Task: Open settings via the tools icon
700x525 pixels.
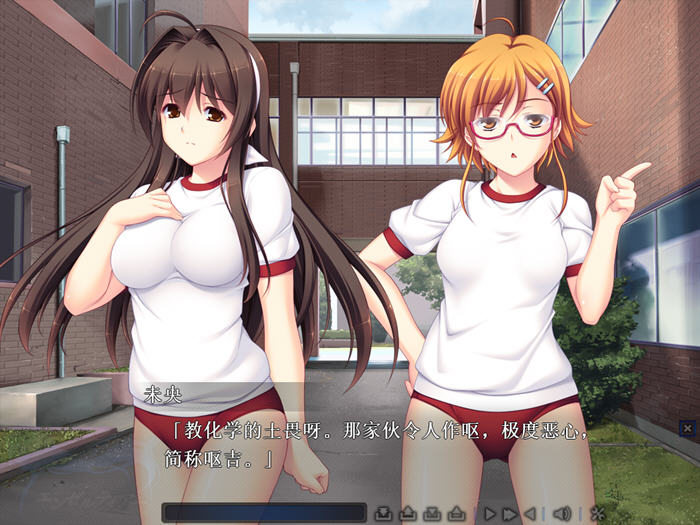Action: pos(598,514)
